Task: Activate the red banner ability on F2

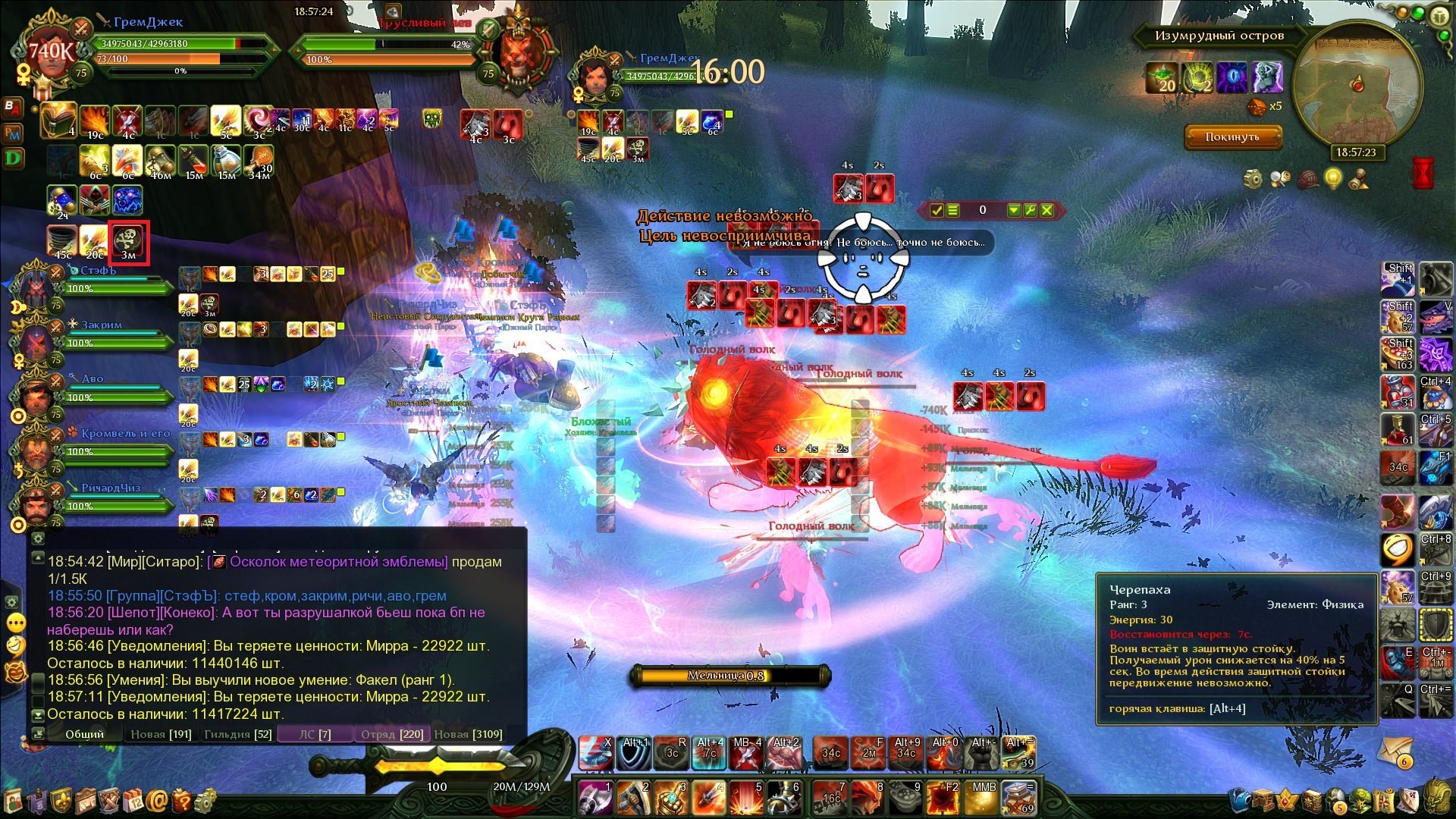Action: coord(944,799)
